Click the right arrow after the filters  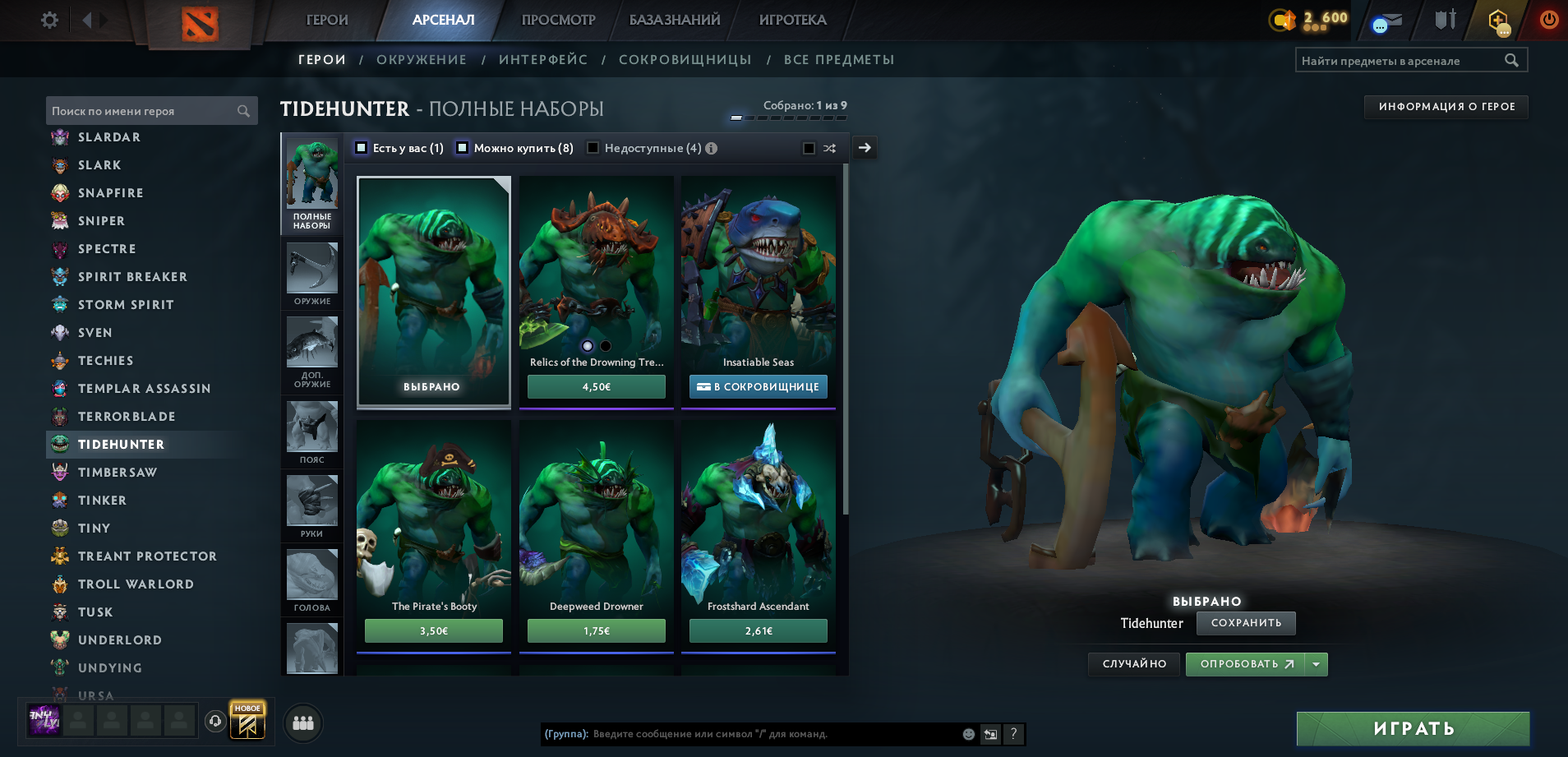click(864, 148)
